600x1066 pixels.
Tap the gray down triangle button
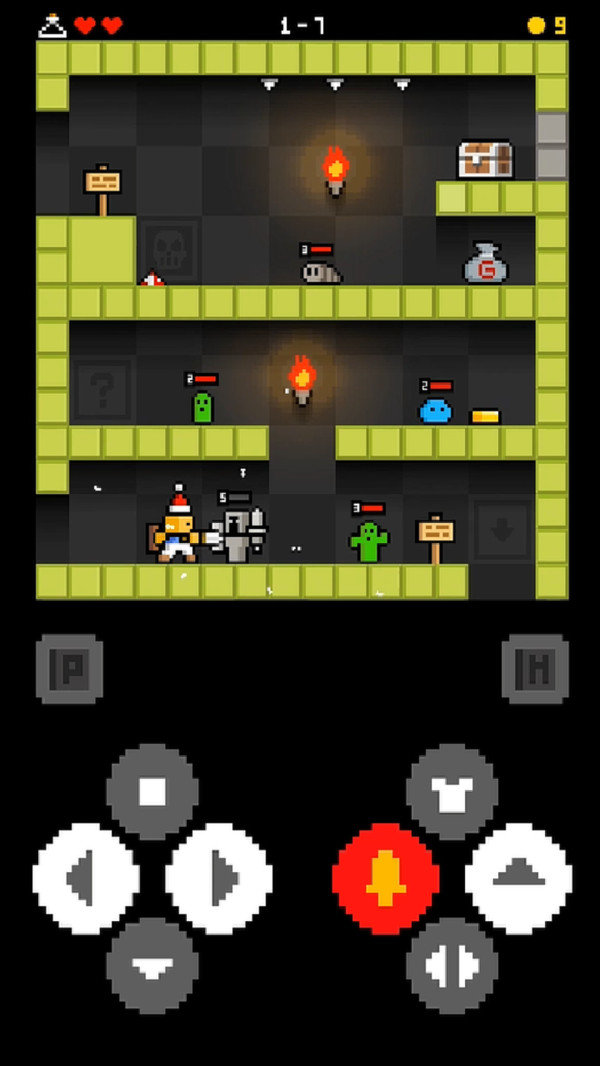pyautogui.click(x=152, y=965)
